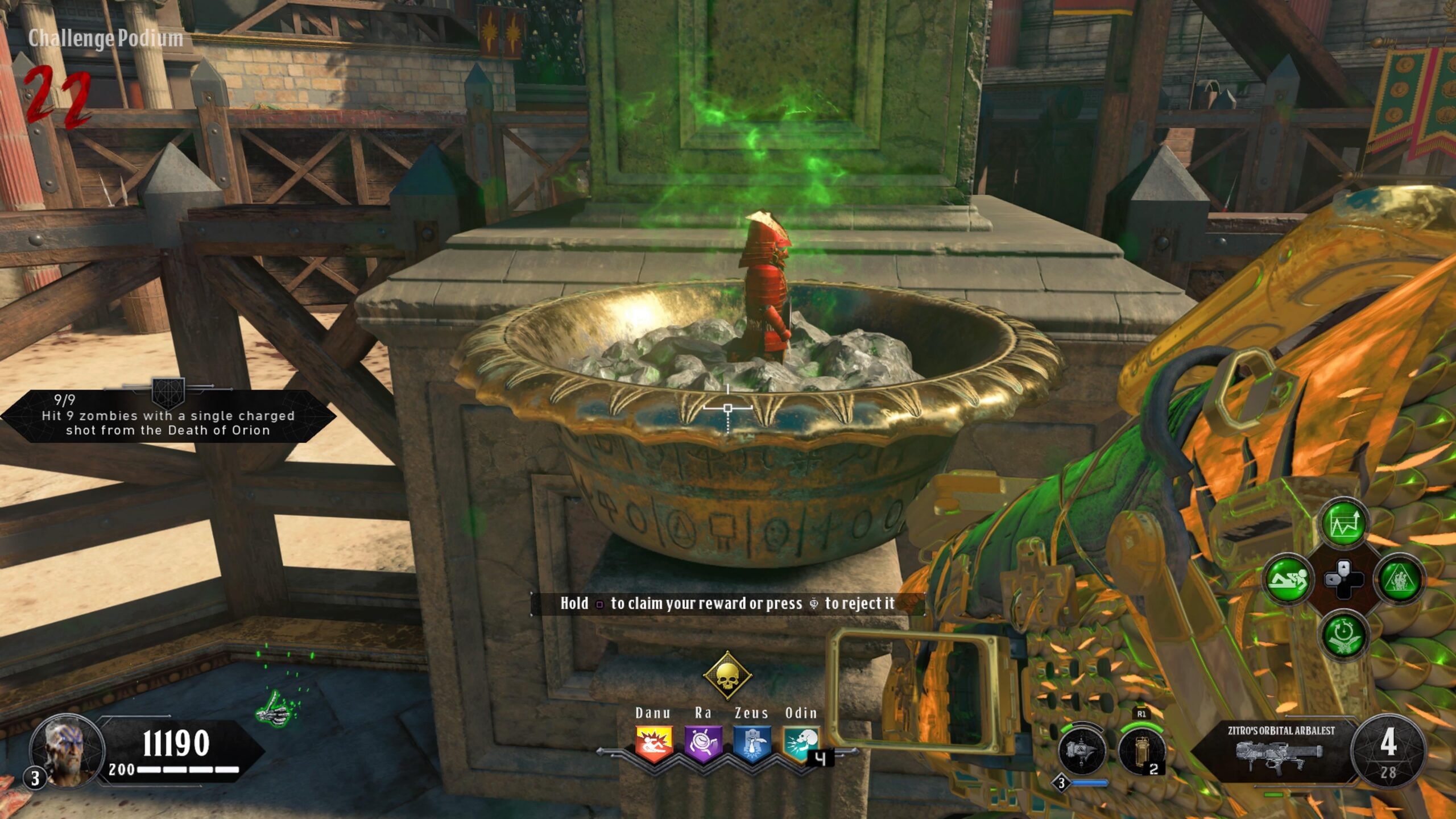
Task: Open the Death of Orion challenge tracker
Action: coord(168,416)
